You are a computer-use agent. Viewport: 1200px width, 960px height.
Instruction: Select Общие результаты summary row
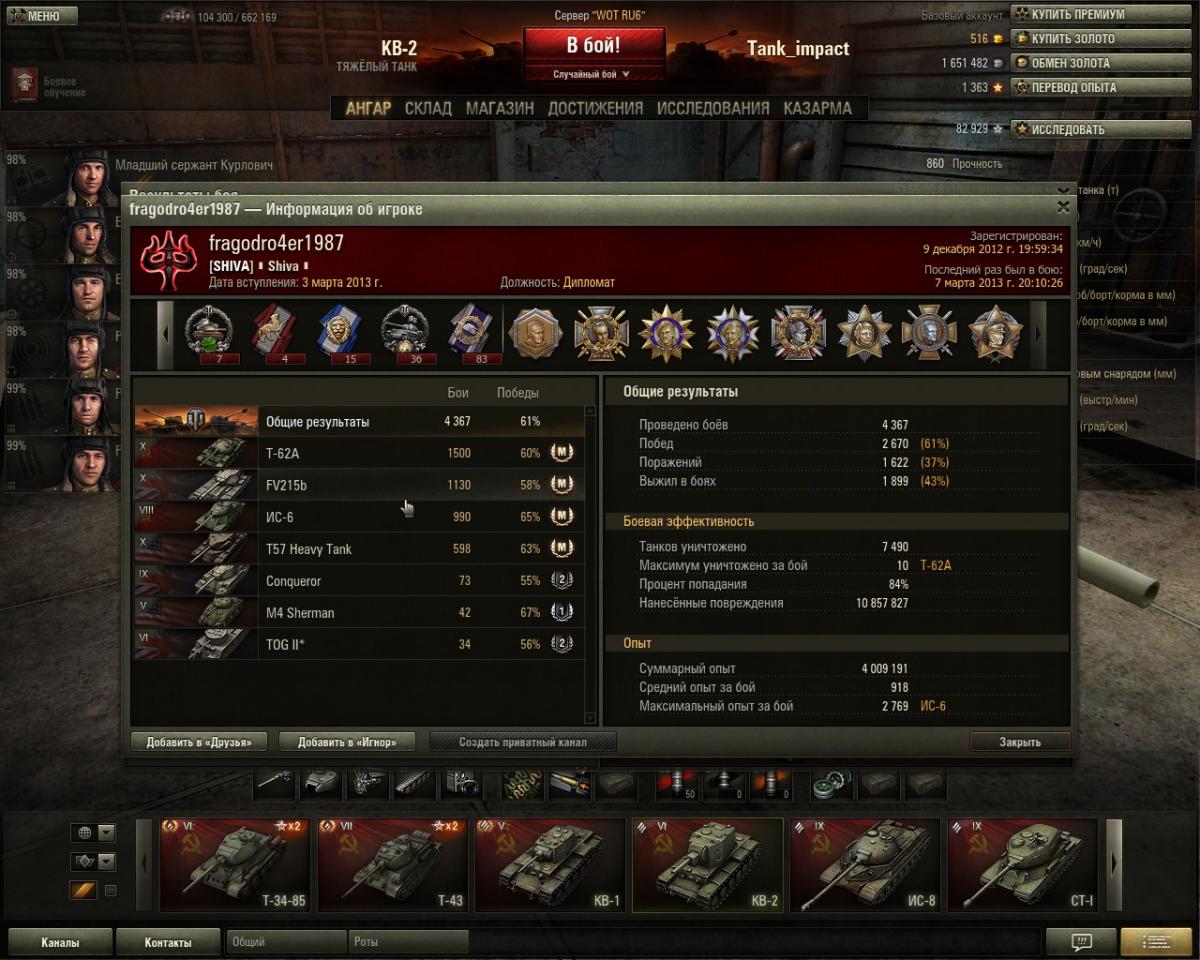point(358,421)
